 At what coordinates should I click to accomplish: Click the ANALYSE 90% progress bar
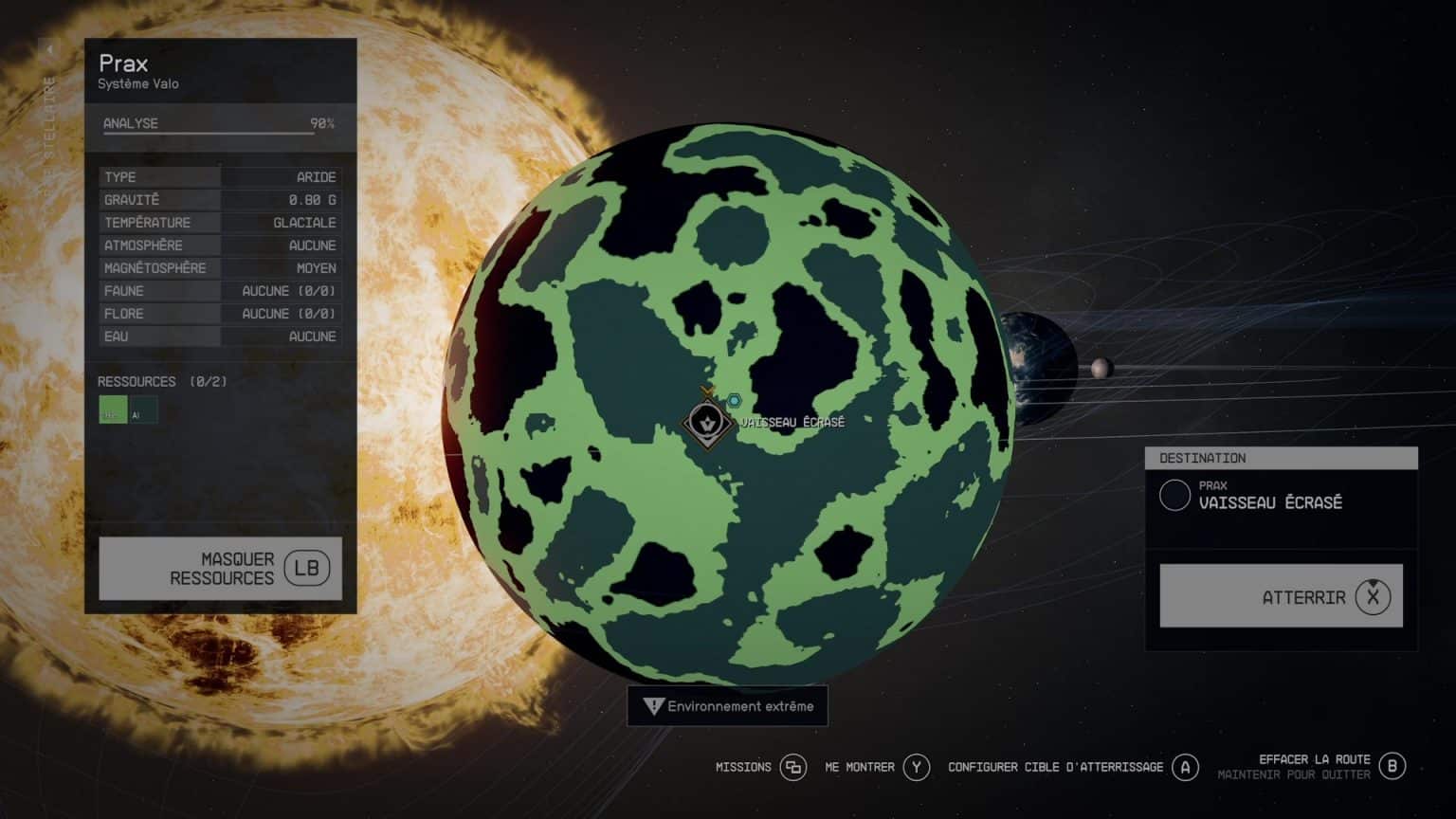(209, 123)
